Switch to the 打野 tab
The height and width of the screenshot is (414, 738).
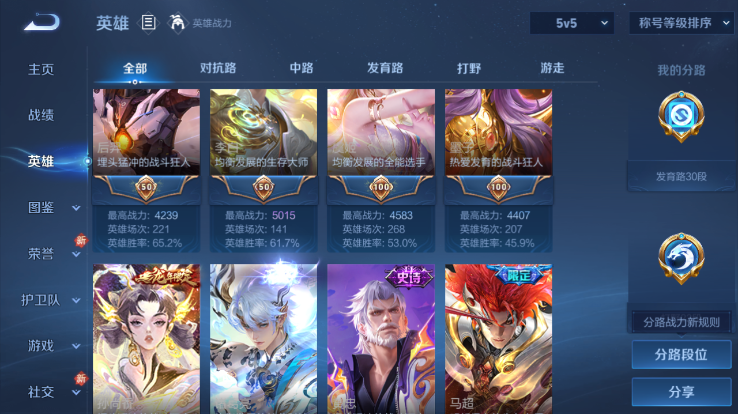(468, 69)
